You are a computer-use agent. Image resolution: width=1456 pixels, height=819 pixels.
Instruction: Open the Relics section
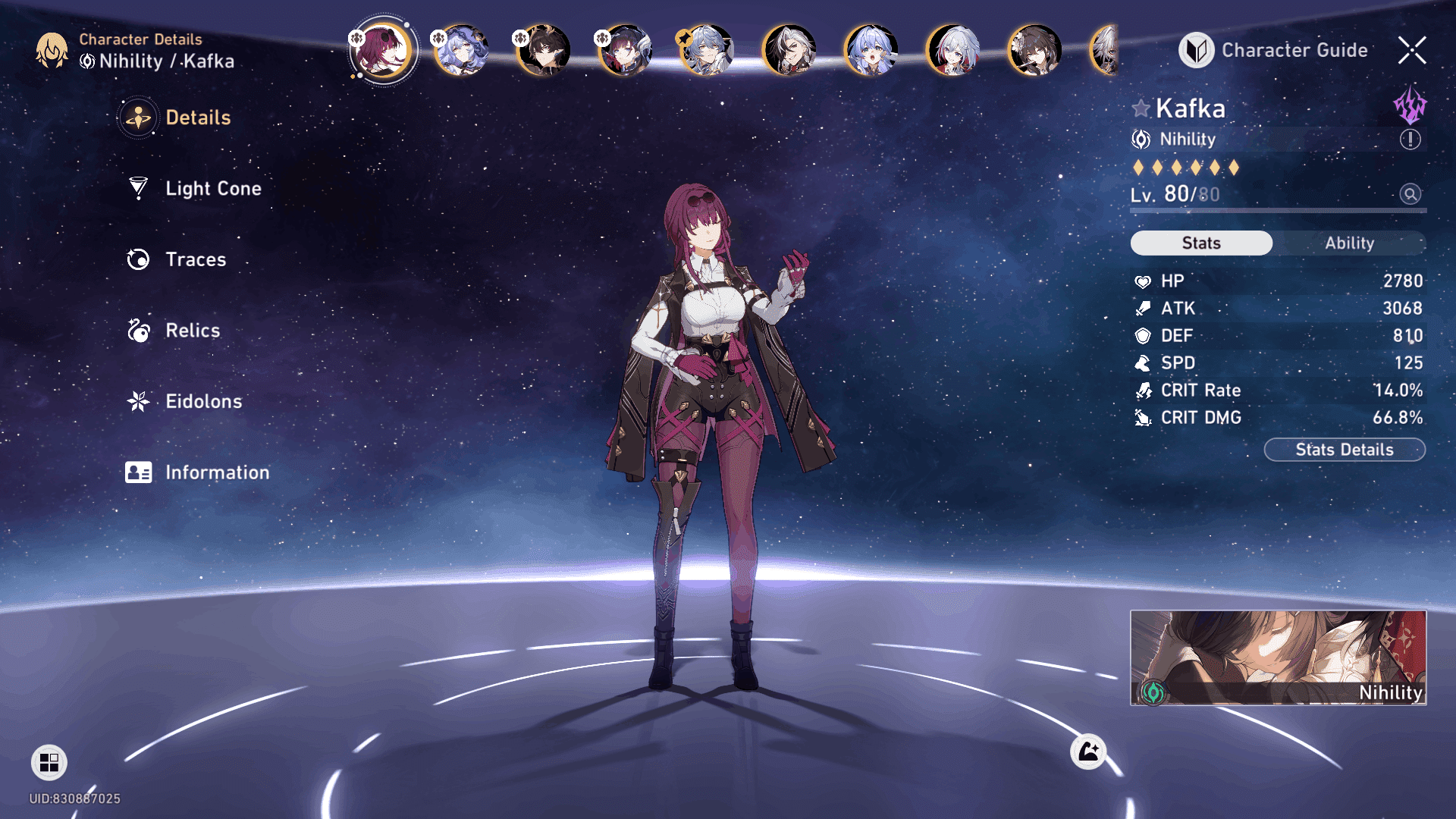(x=192, y=331)
